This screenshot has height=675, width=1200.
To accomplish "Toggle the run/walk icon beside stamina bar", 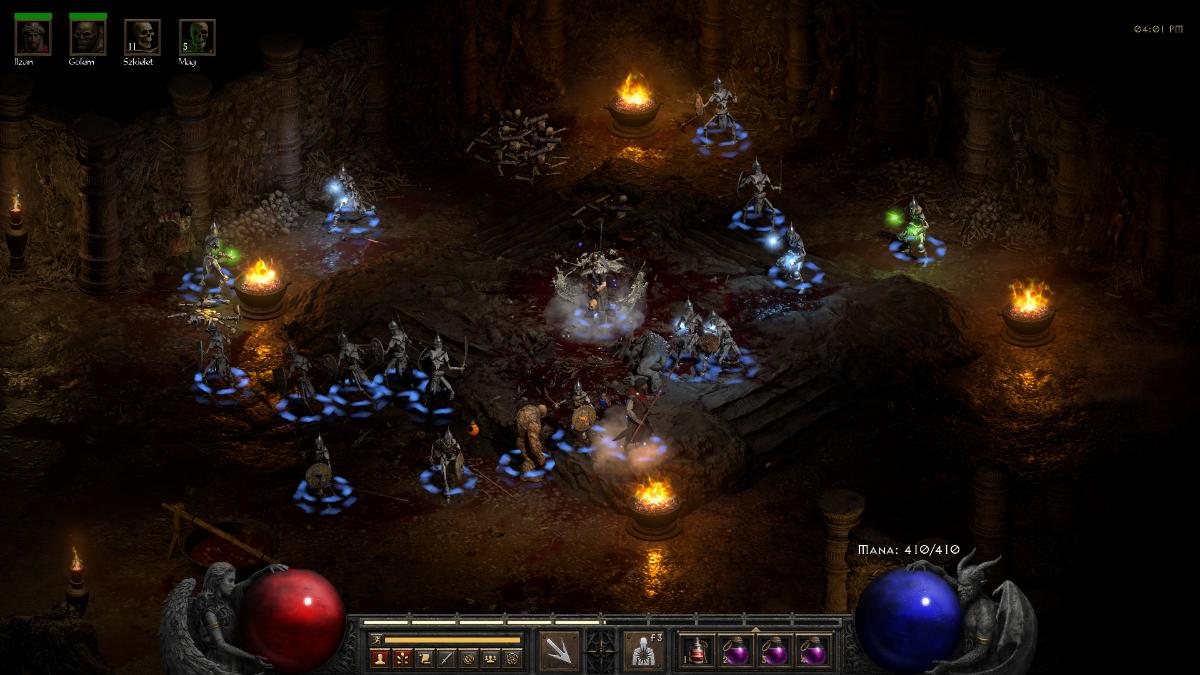I will click(376, 639).
